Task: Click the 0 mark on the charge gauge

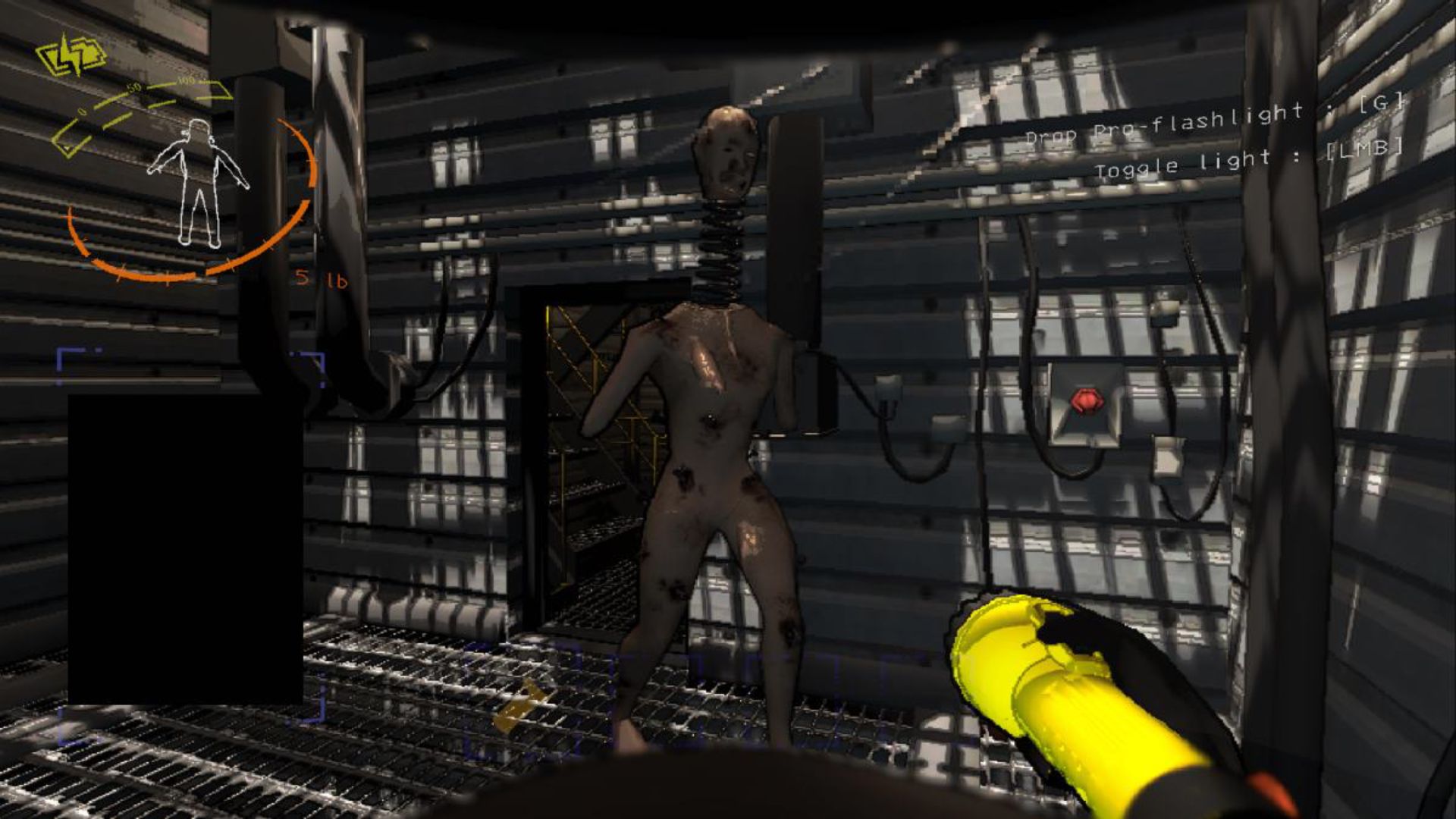Action: coord(83,110)
